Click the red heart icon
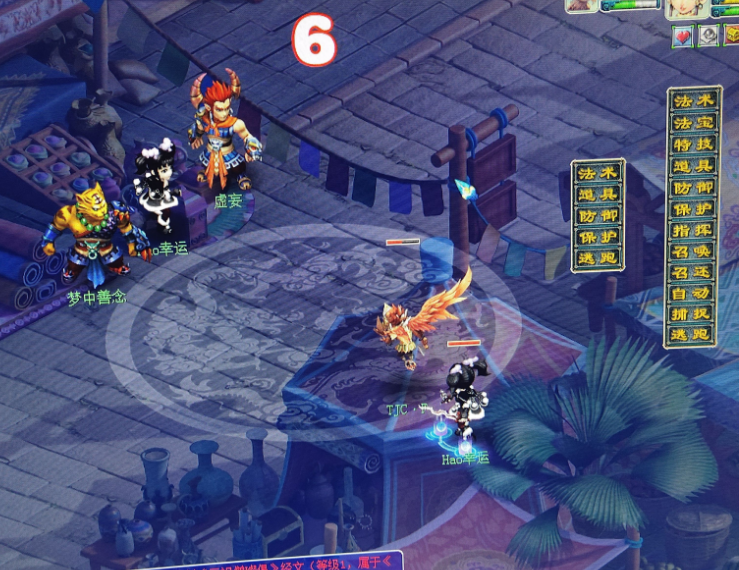Viewport: 739px width, 570px height. pyautogui.click(x=683, y=36)
